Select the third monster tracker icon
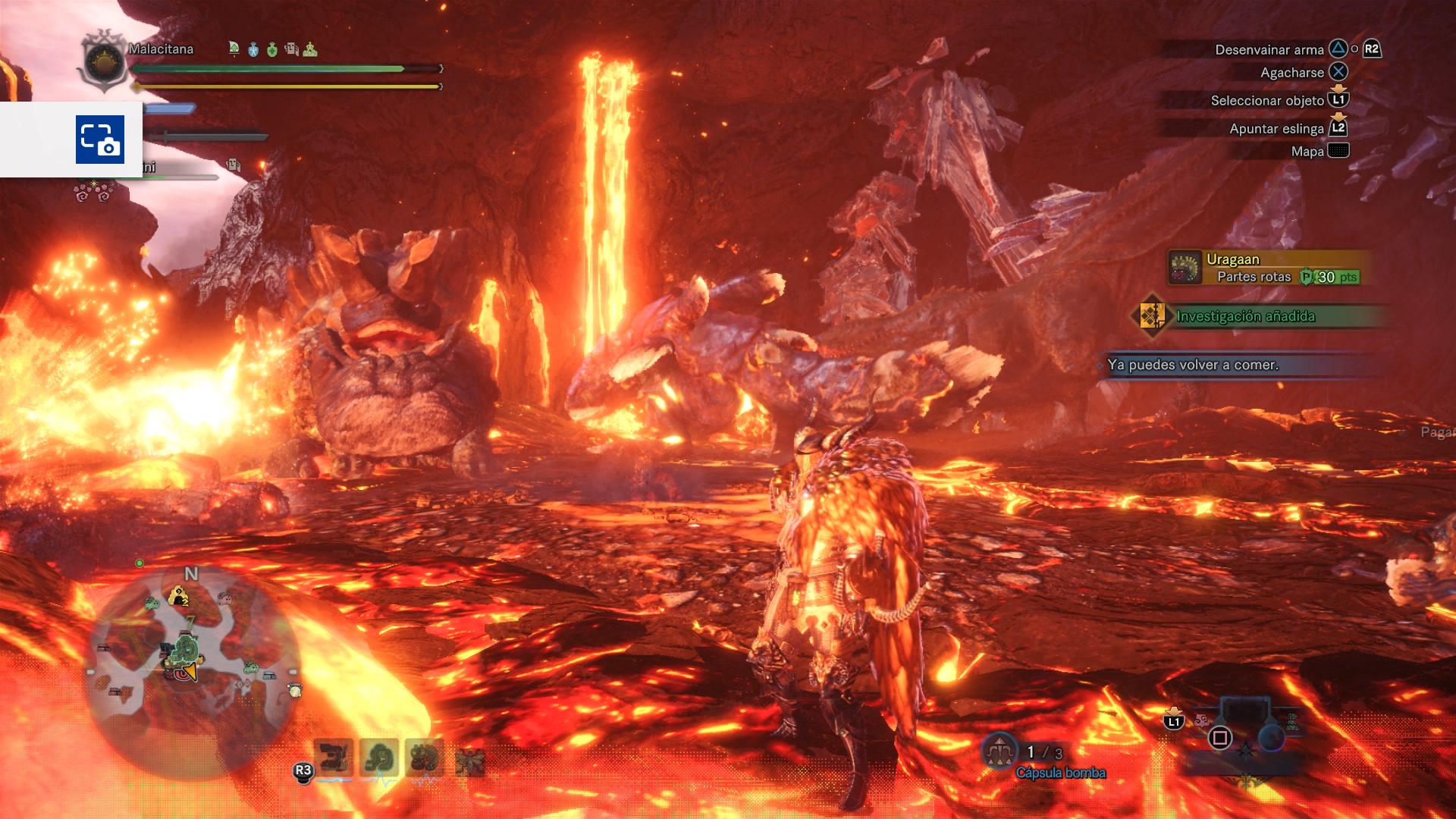Viewport: 1456px width, 819px height. 425,757
